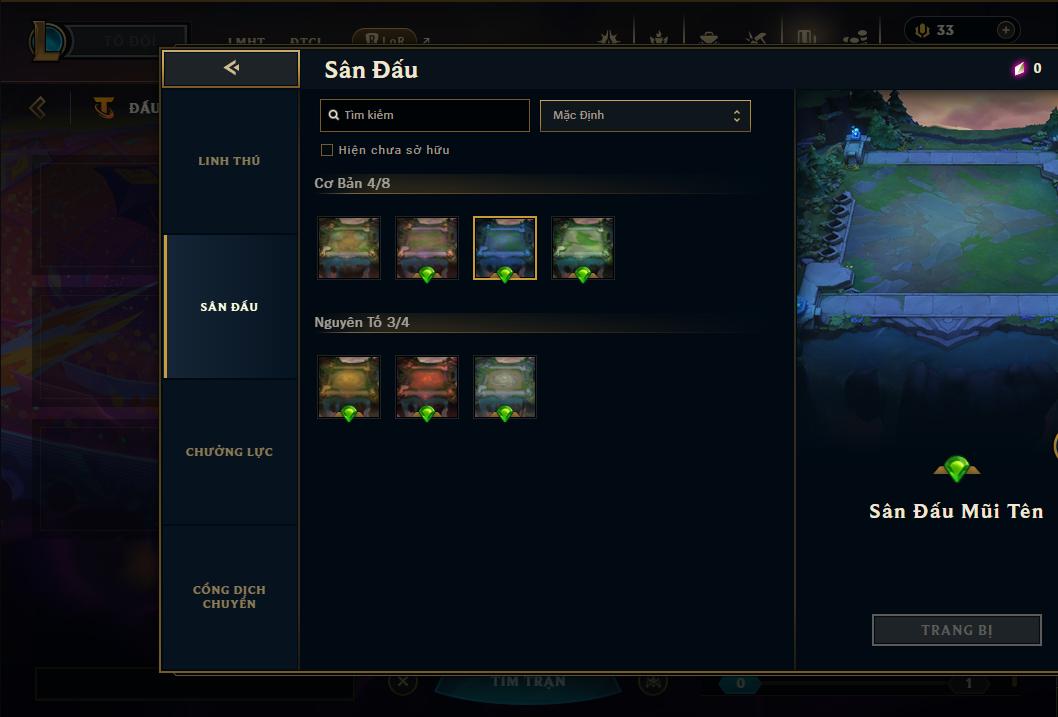Click the Trang Bị equip button

(956, 630)
